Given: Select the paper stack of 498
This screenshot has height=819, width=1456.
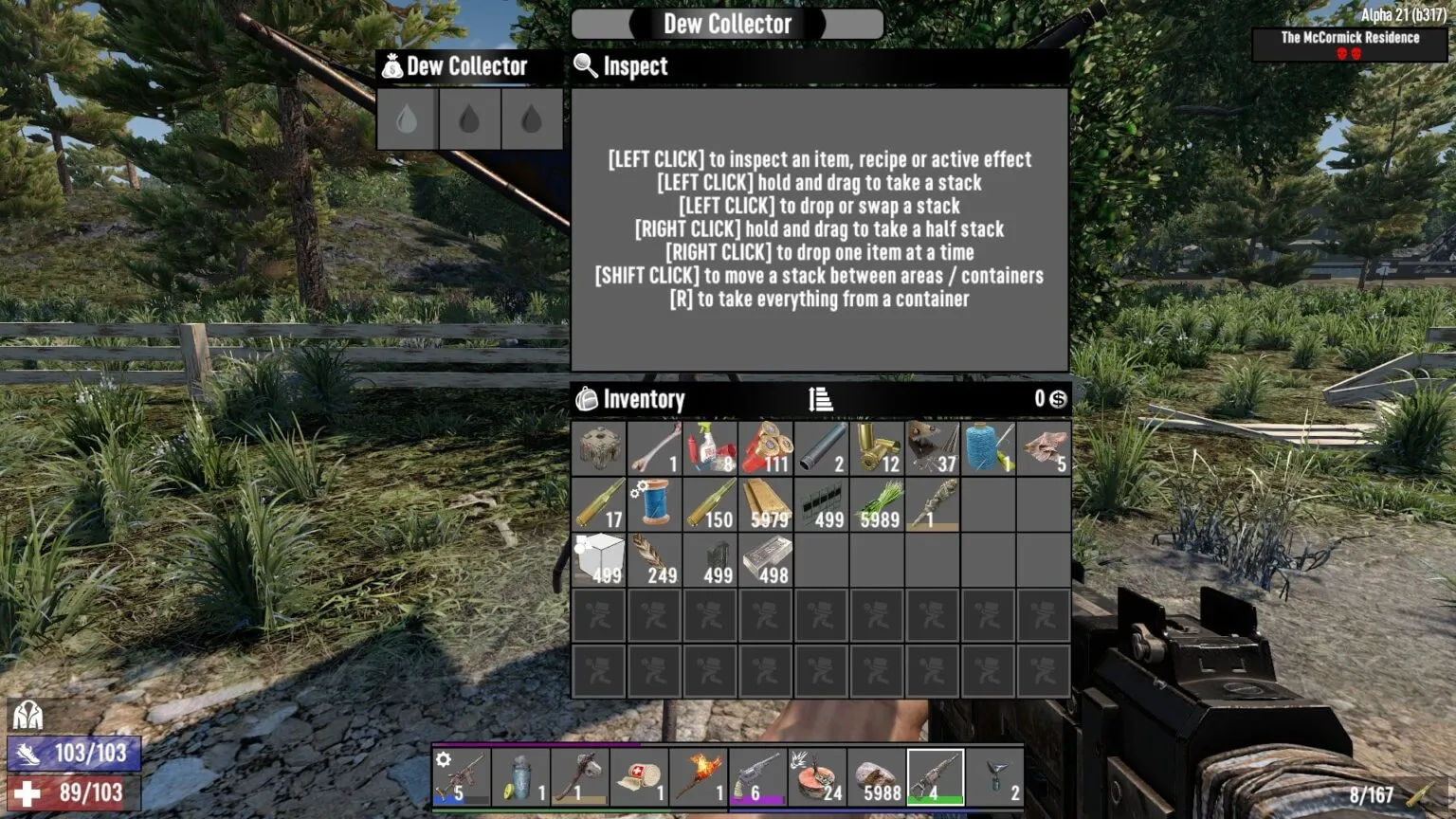Looking at the screenshot, I should pyautogui.click(x=766, y=561).
